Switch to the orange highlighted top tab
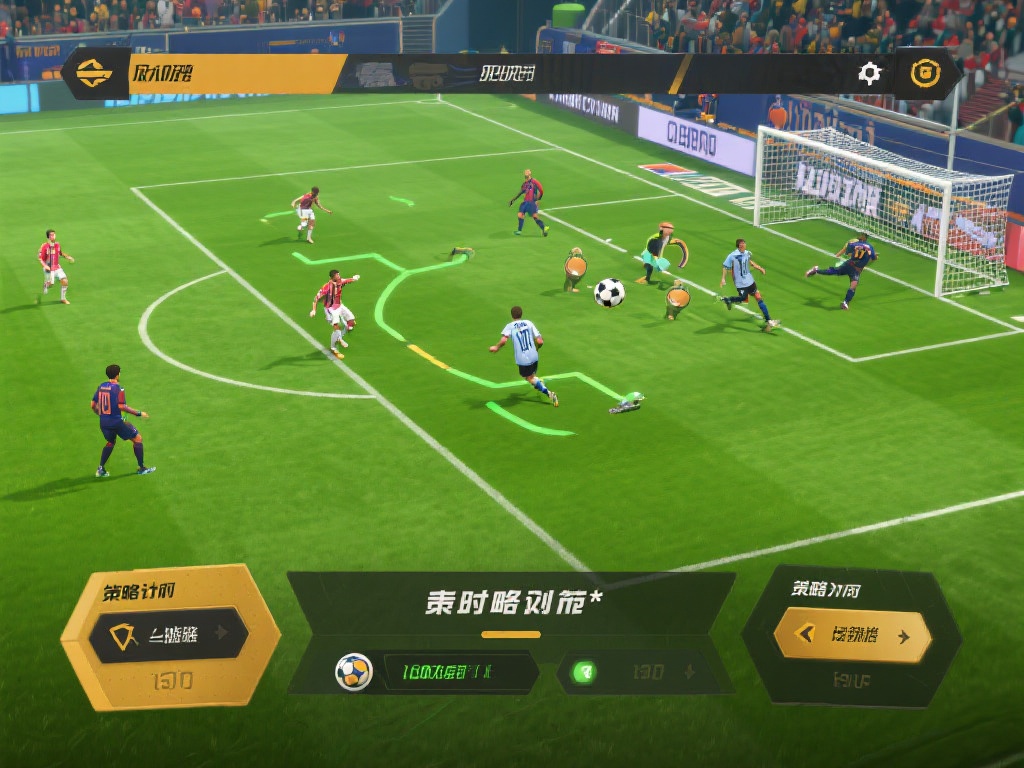This screenshot has width=1024, height=768. pyautogui.click(x=236, y=74)
